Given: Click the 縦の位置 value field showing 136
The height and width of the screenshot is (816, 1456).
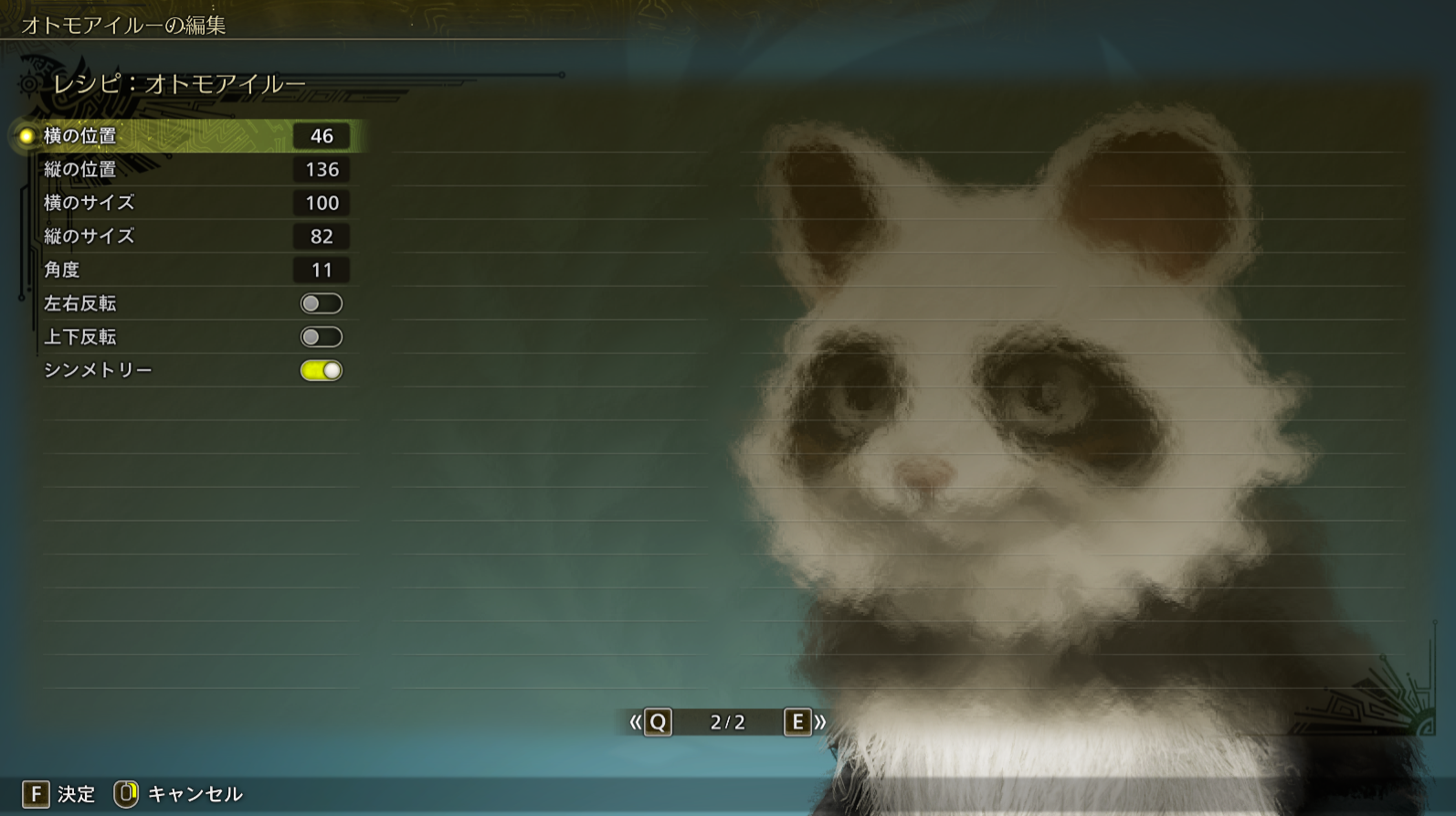Looking at the screenshot, I should point(320,169).
